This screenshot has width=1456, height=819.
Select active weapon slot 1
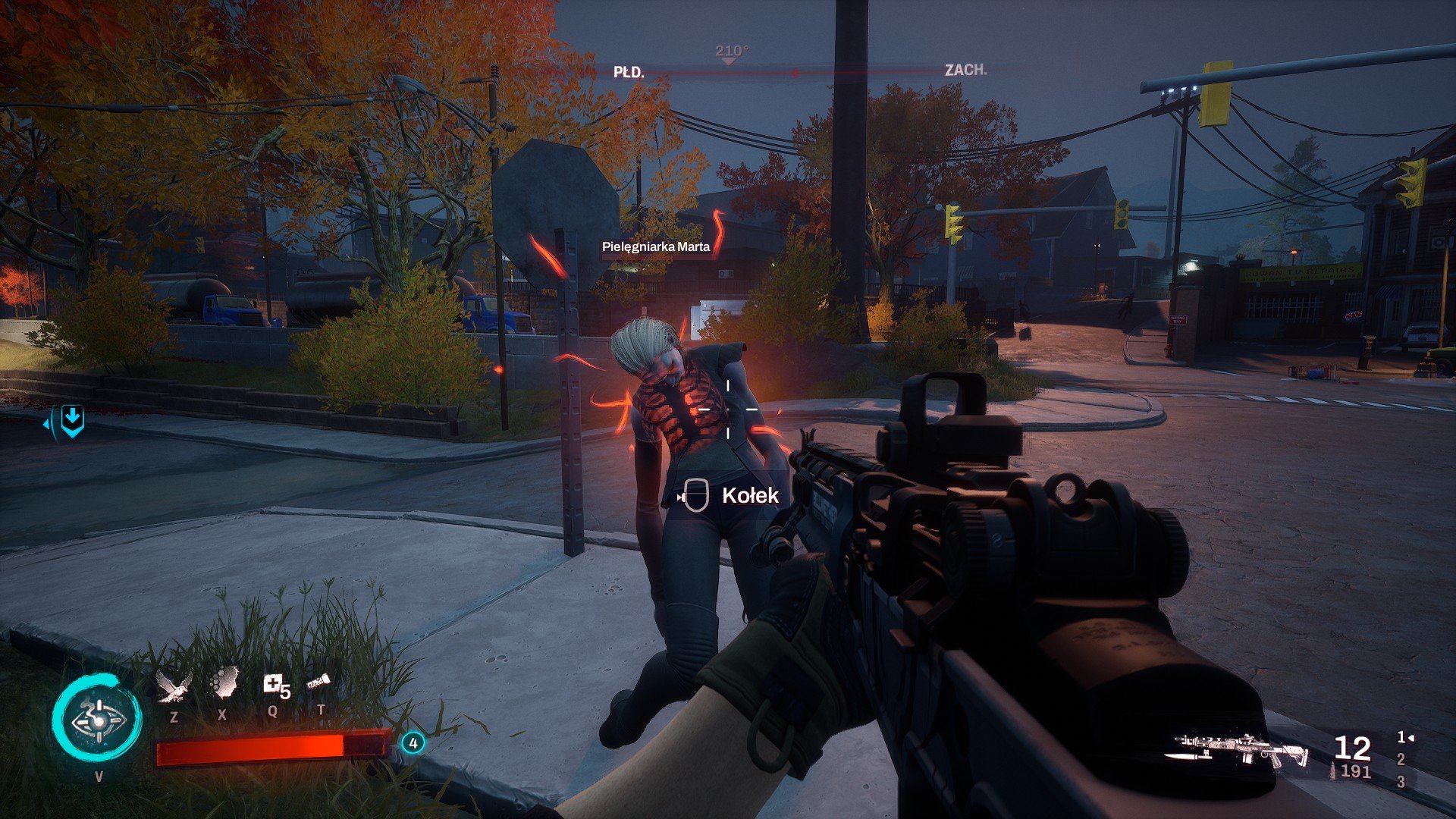point(1403,737)
